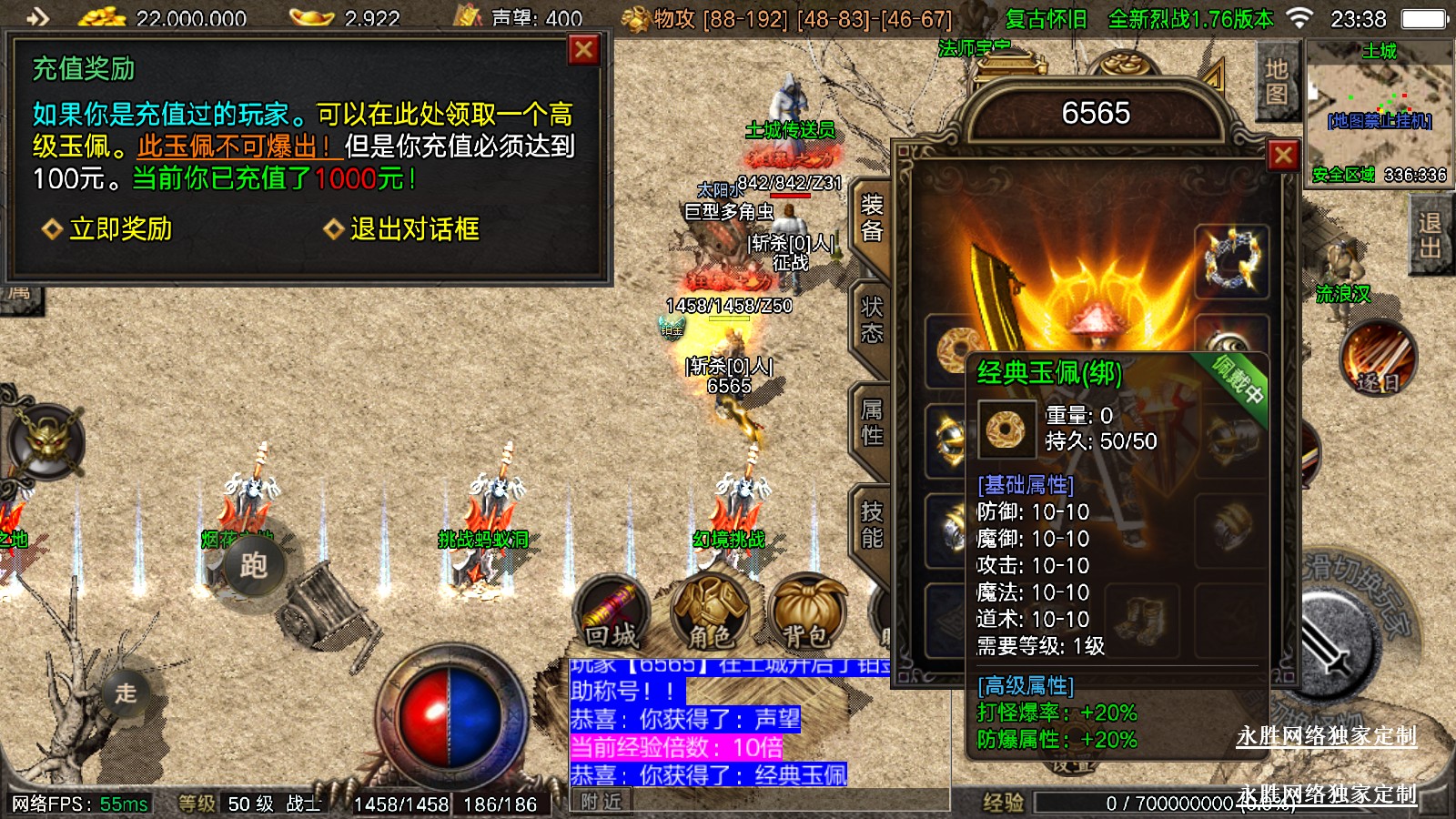Select 退出对话框 to exit the dialog

pyautogui.click(x=402, y=229)
